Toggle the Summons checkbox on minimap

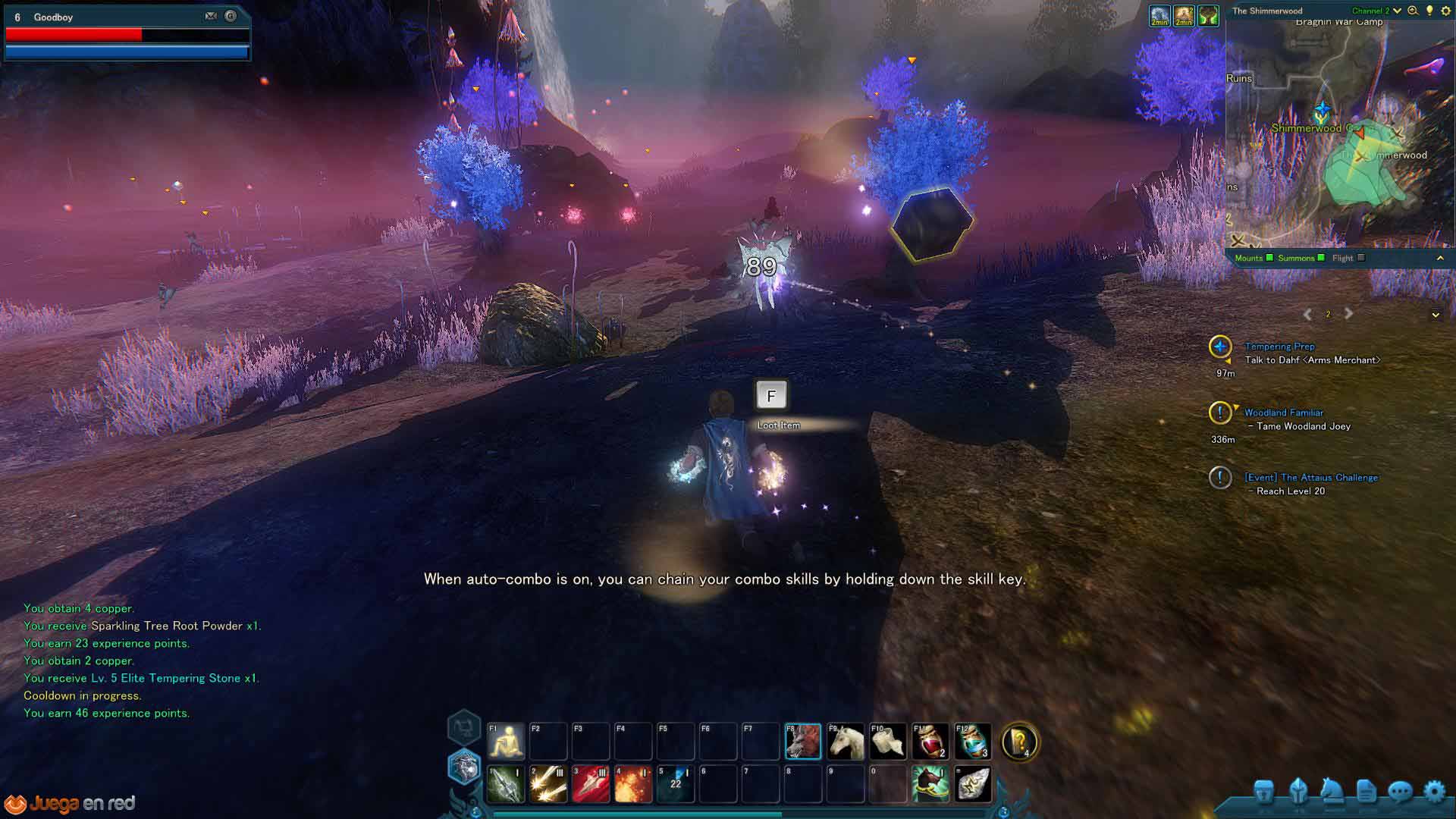pos(1321,258)
